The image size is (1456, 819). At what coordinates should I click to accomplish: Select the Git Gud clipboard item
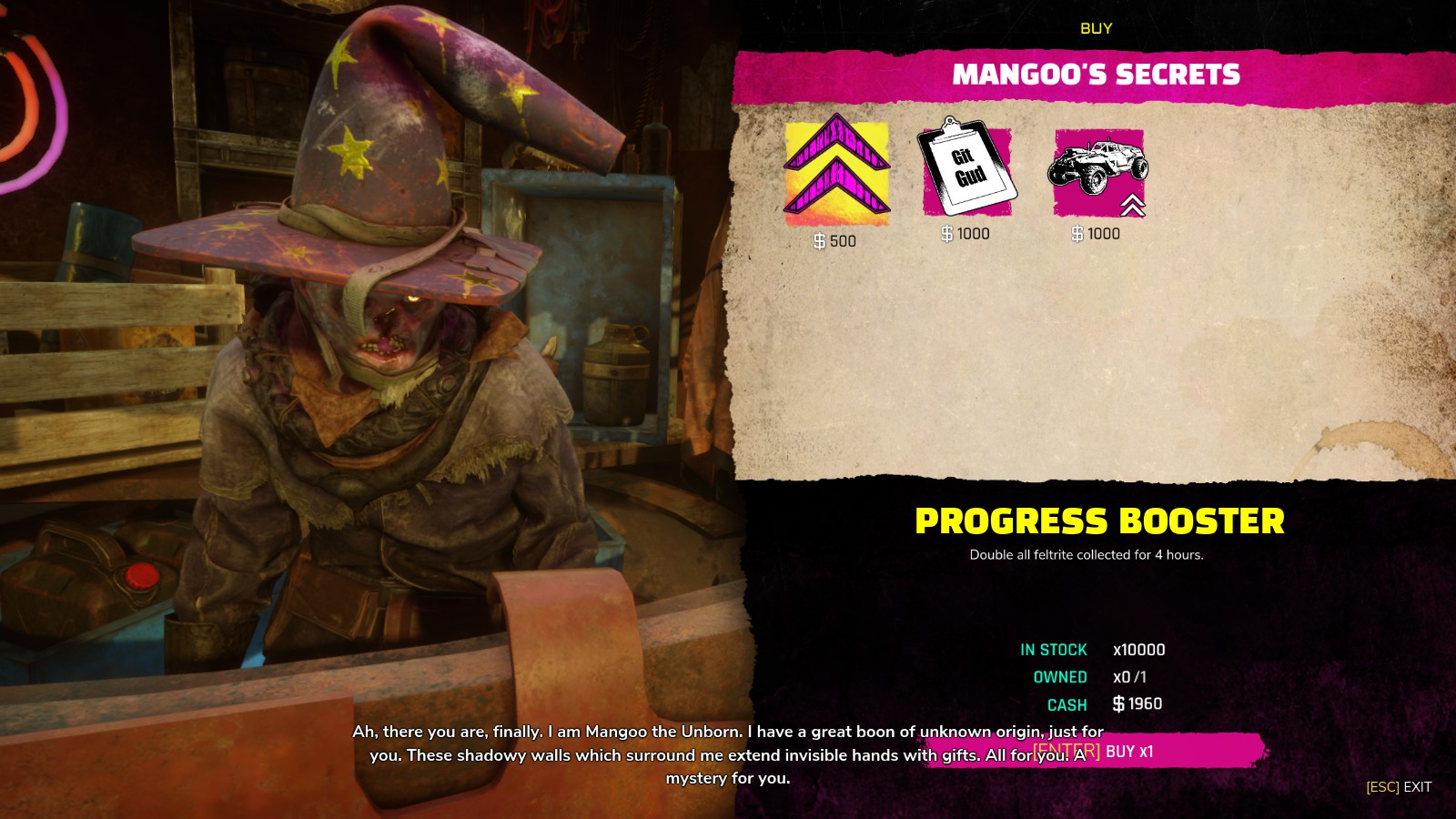pos(966,173)
